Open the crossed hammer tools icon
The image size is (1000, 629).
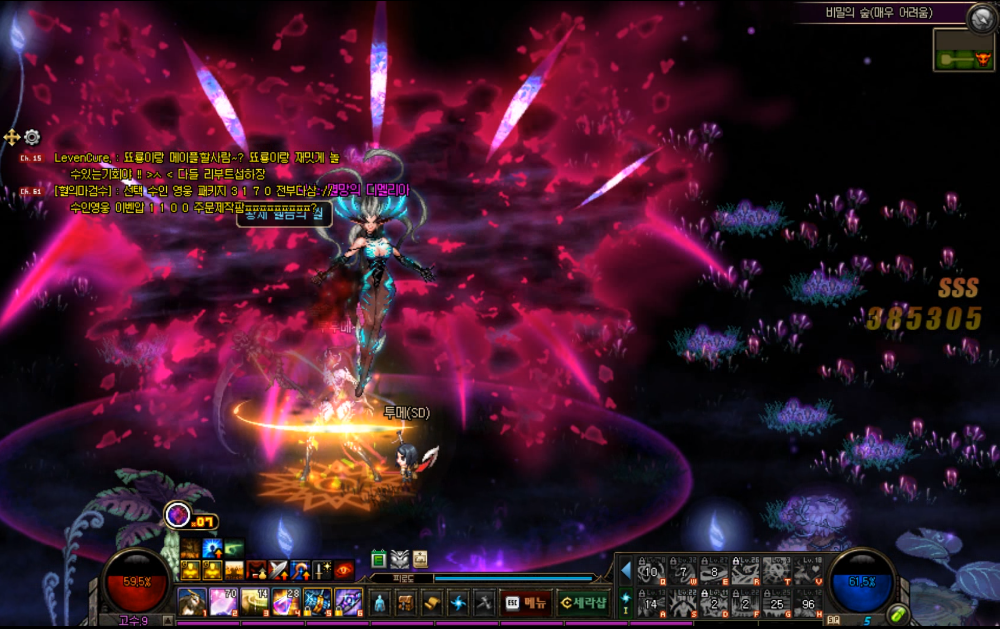(484, 602)
